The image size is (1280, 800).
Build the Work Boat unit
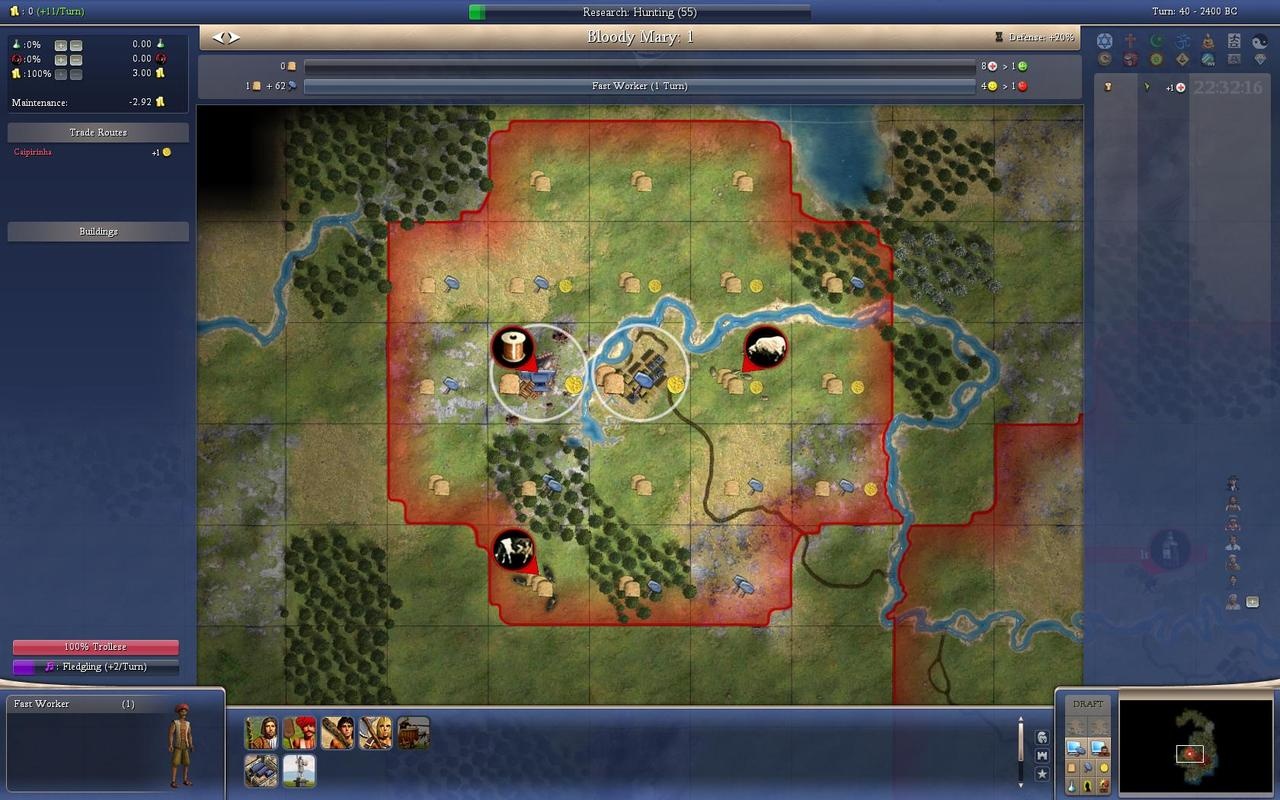pos(413,733)
